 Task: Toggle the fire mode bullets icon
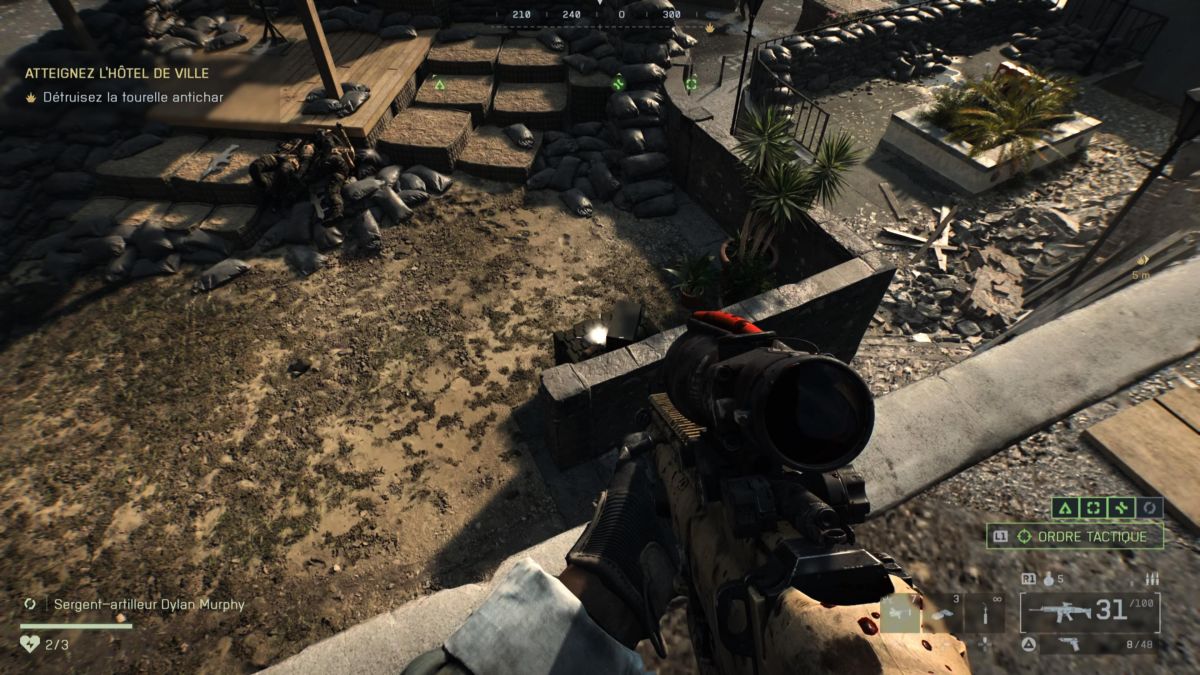1151,578
